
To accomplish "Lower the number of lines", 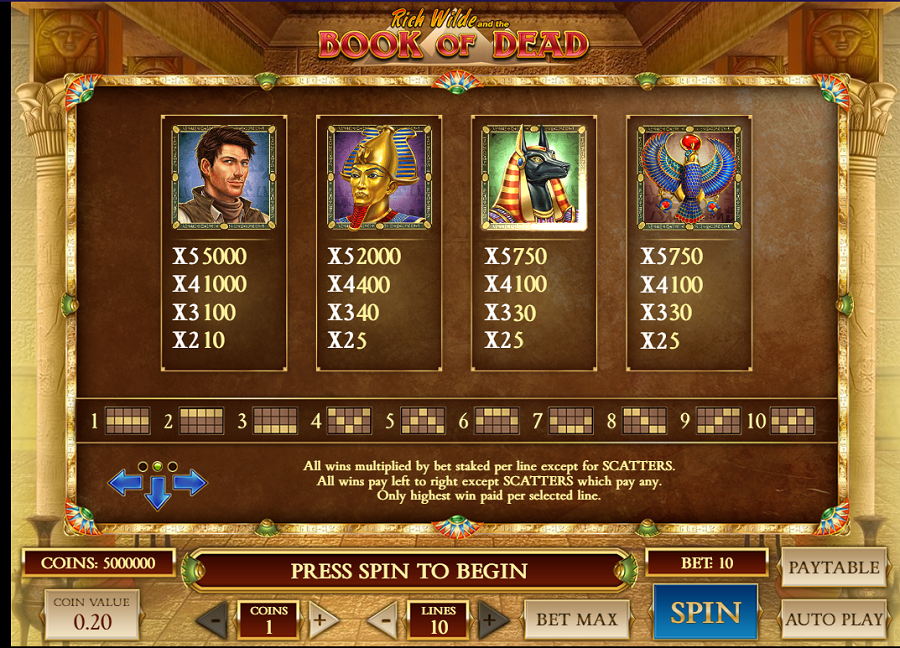I will tap(382, 620).
